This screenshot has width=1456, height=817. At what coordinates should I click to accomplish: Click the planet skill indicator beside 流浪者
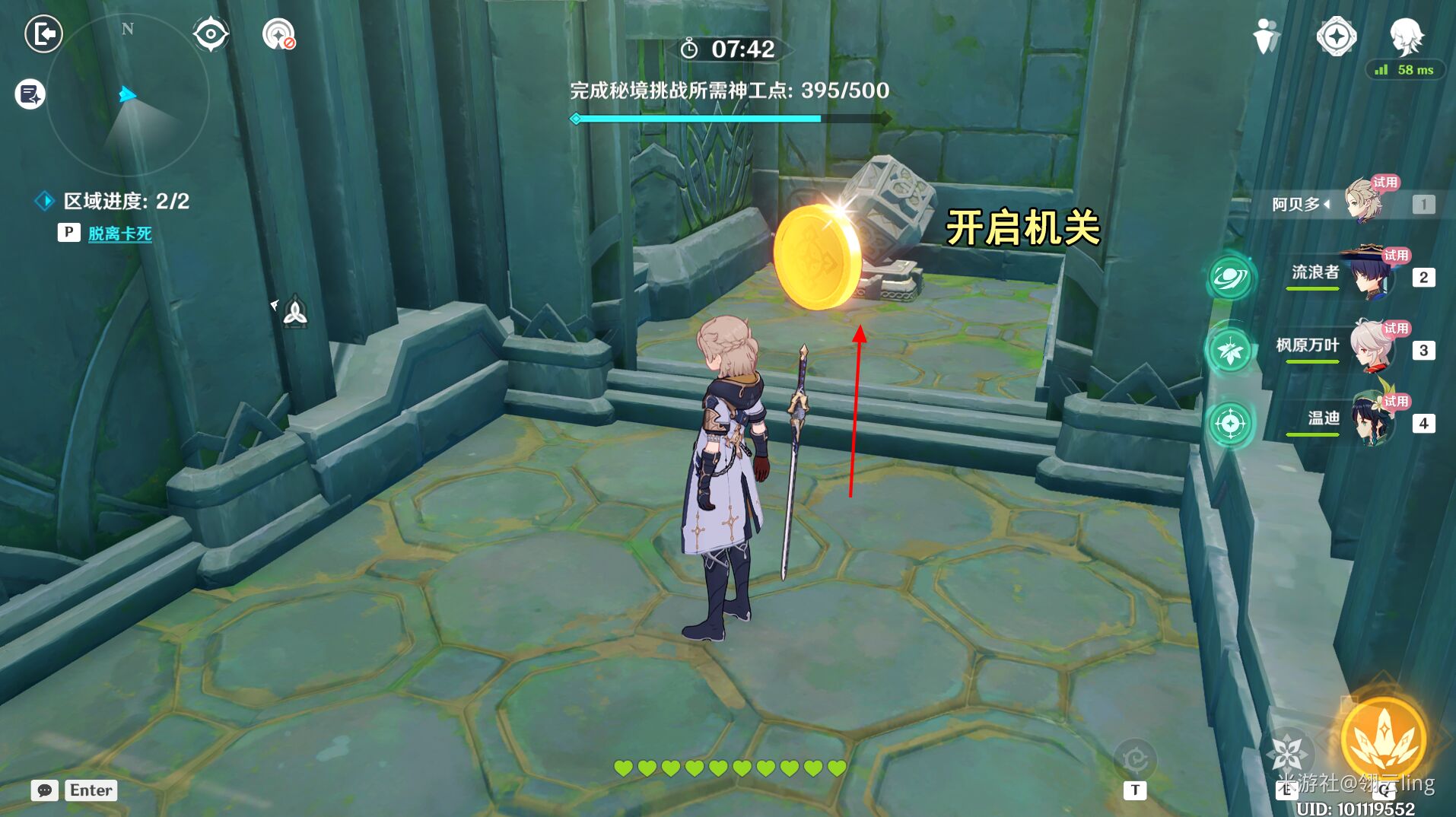tap(1231, 278)
